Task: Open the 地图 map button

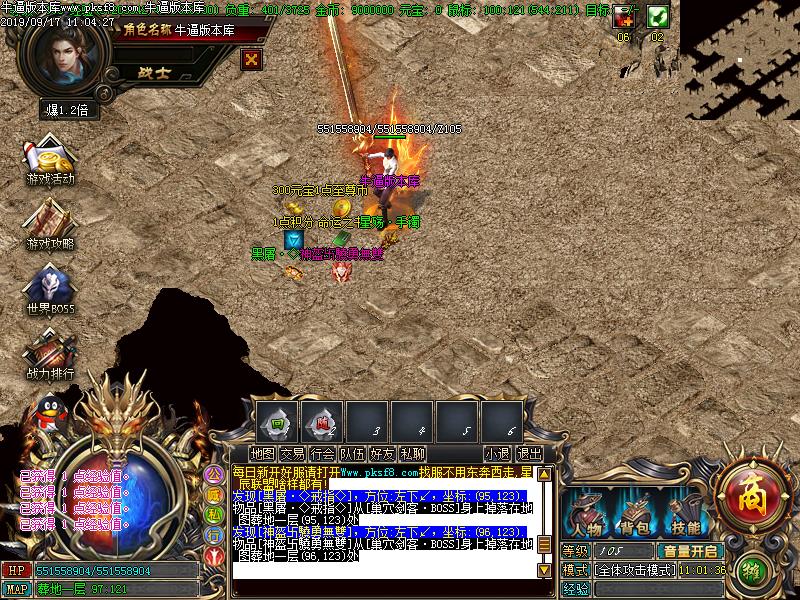Action: click(x=263, y=453)
